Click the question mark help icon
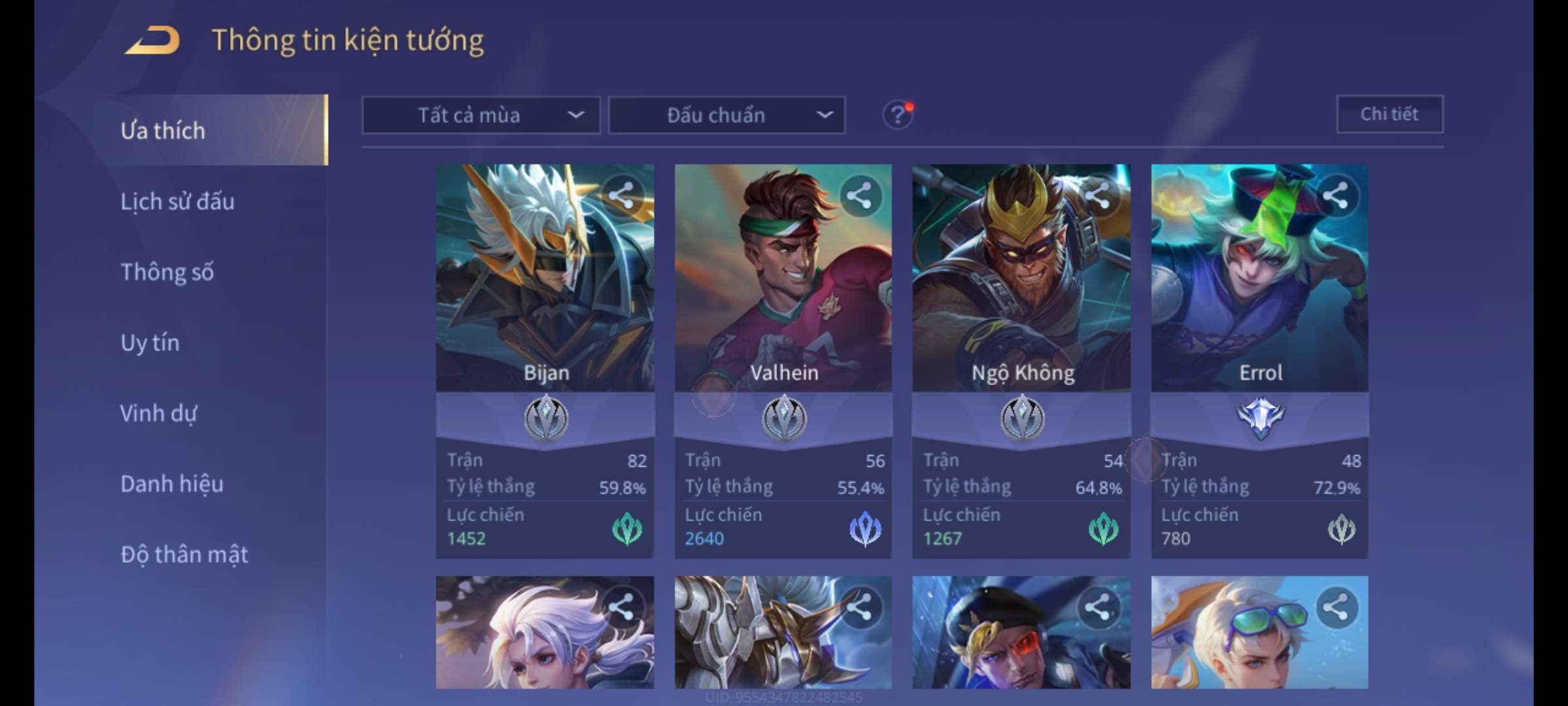The image size is (1568, 706). pos(898,116)
